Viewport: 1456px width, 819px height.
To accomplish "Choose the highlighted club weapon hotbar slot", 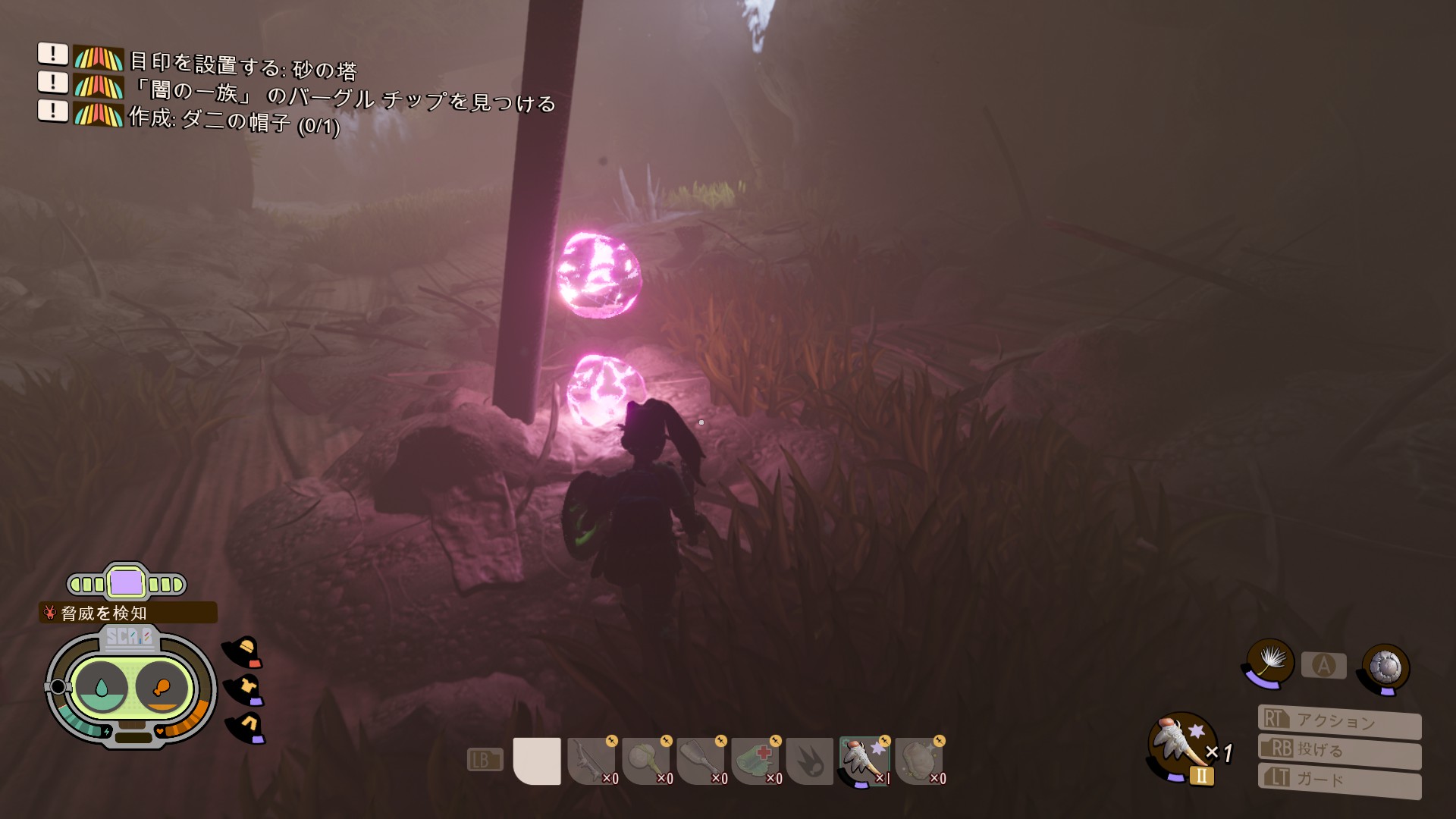I will pos(864,761).
